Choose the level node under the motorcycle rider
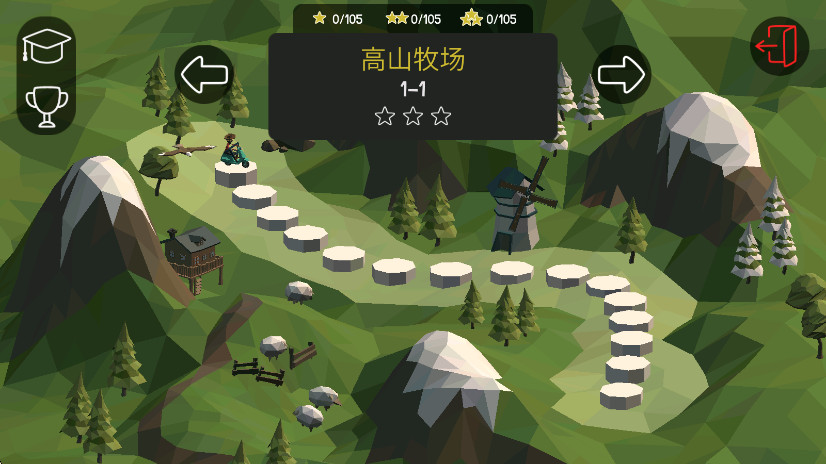The height and width of the screenshot is (464, 826). click(236, 173)
